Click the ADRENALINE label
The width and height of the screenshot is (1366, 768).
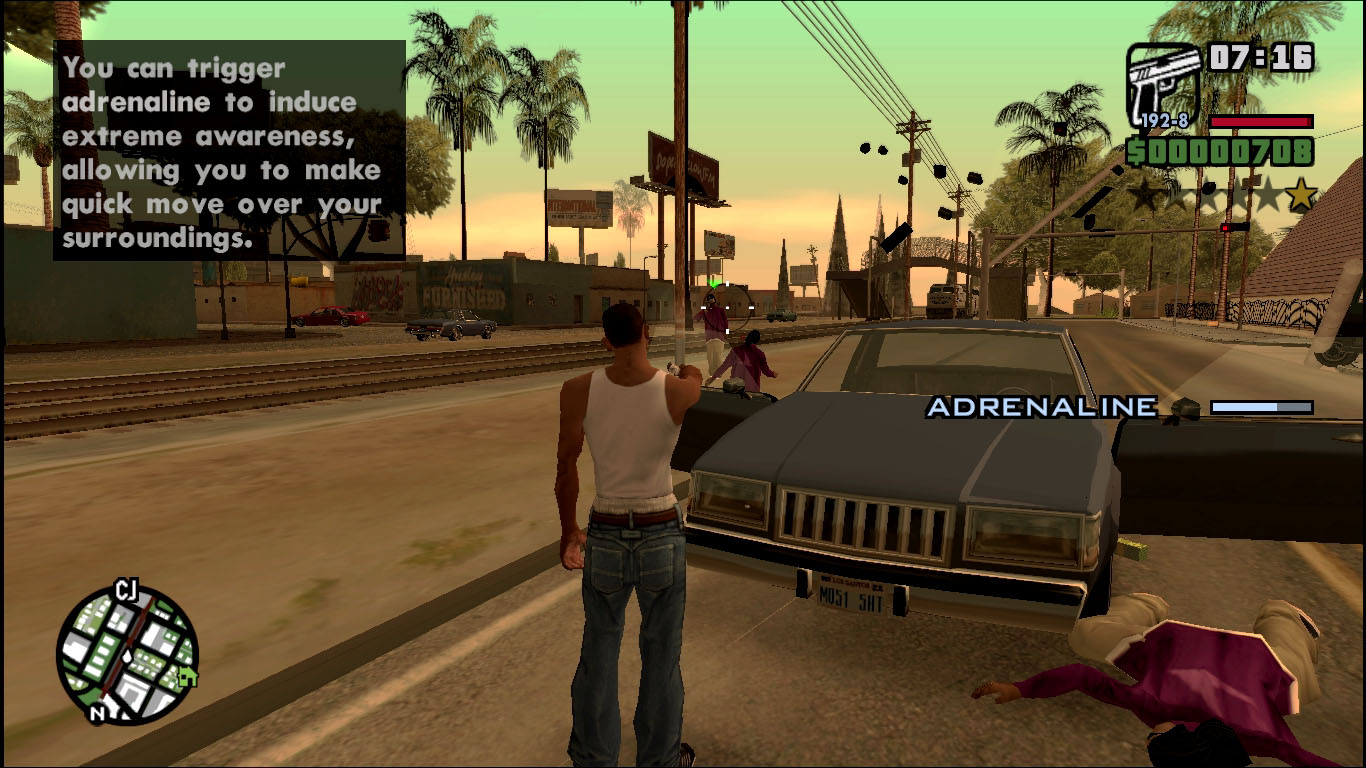(x=1040, y=407)
